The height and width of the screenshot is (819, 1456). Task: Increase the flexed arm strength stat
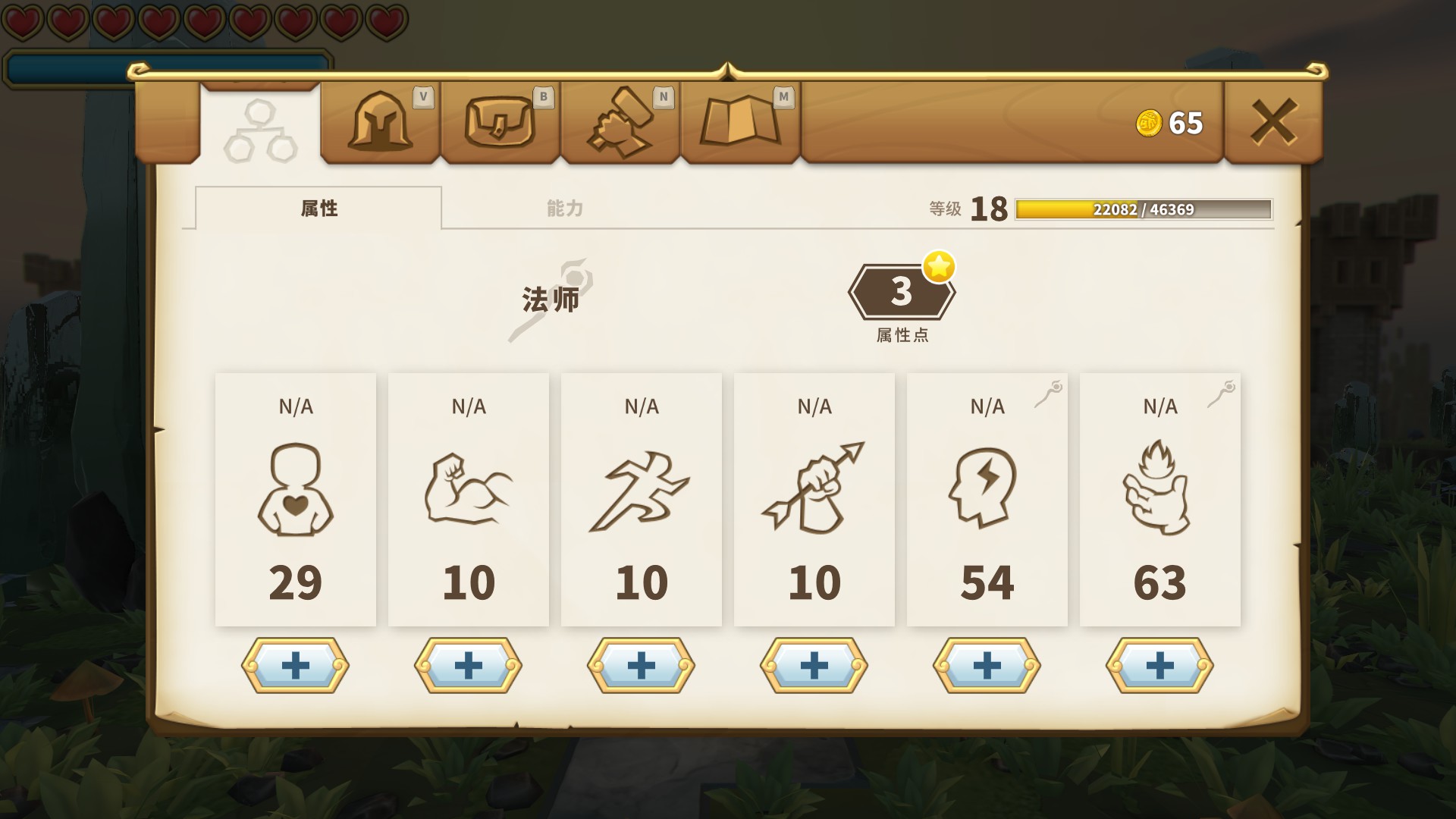pos(469,666)
